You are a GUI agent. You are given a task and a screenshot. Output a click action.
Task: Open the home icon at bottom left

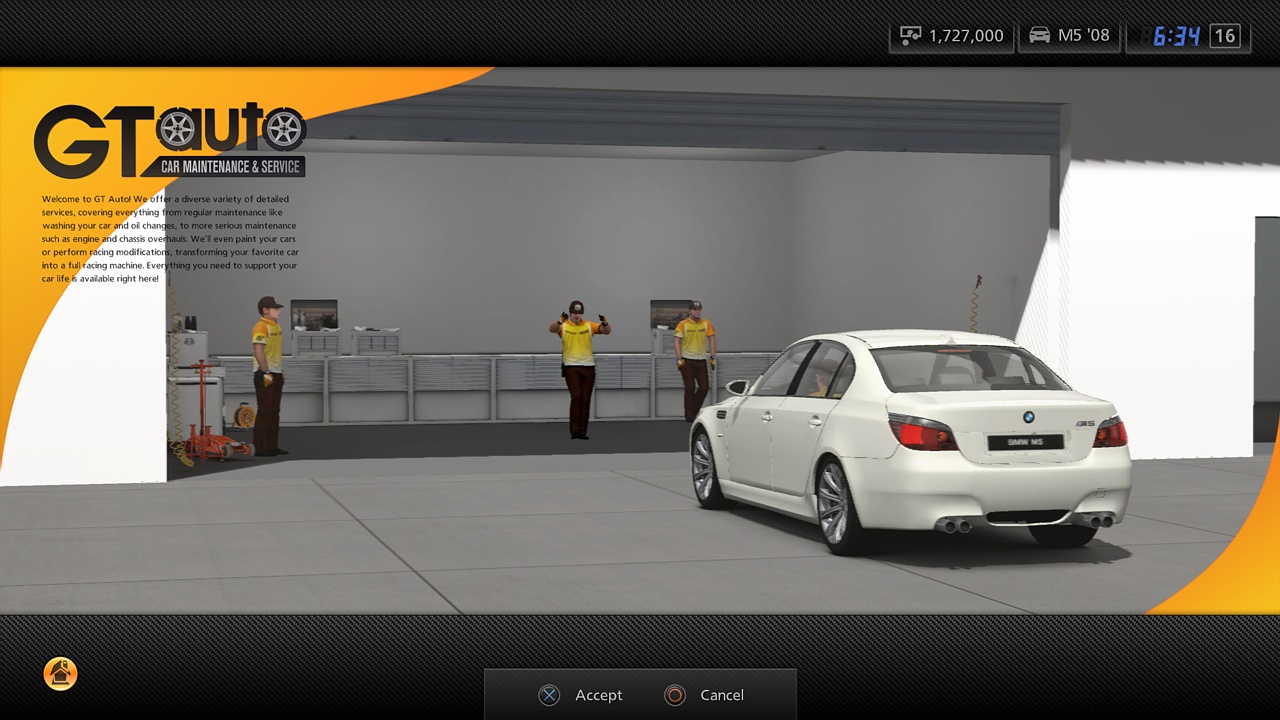[60, 674]
